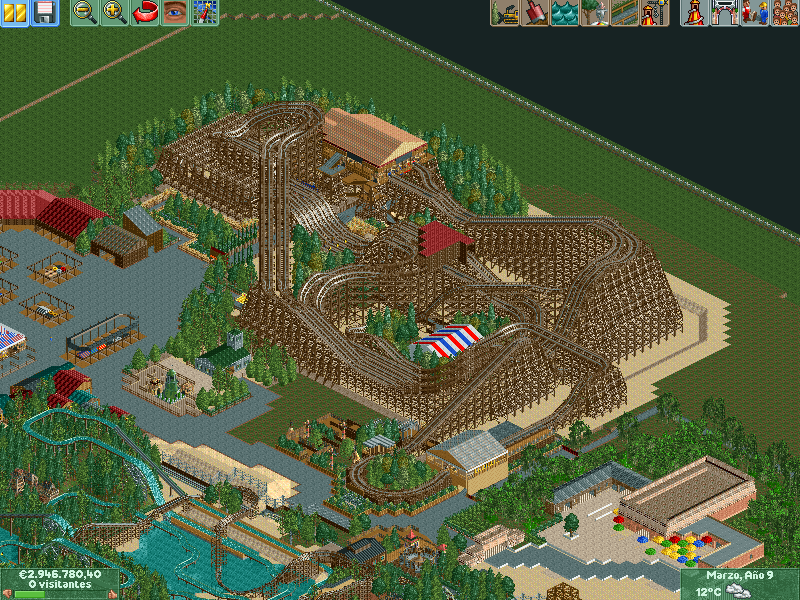
Task: Pause the game with the pause button
Action: 17,13
